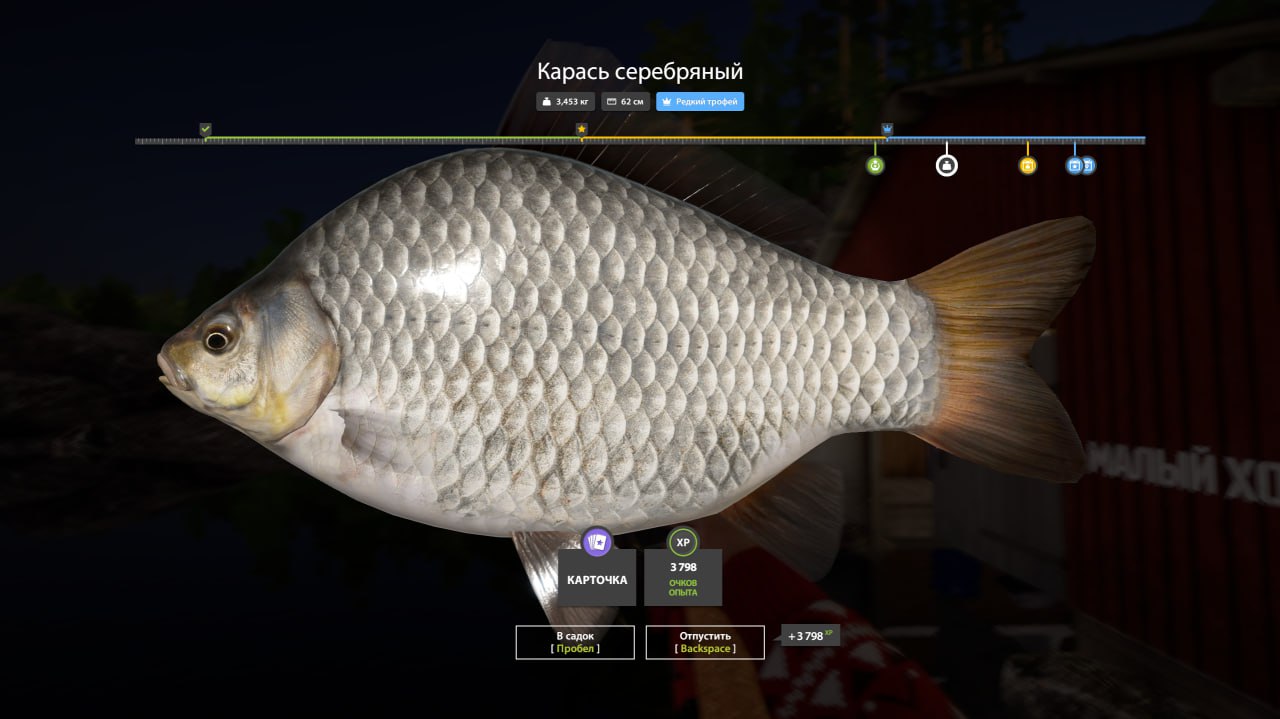Viewport: 1280px width, 719px height.
Task: Put the fish in the keepnet (В садок)
Action: [575, 642]
